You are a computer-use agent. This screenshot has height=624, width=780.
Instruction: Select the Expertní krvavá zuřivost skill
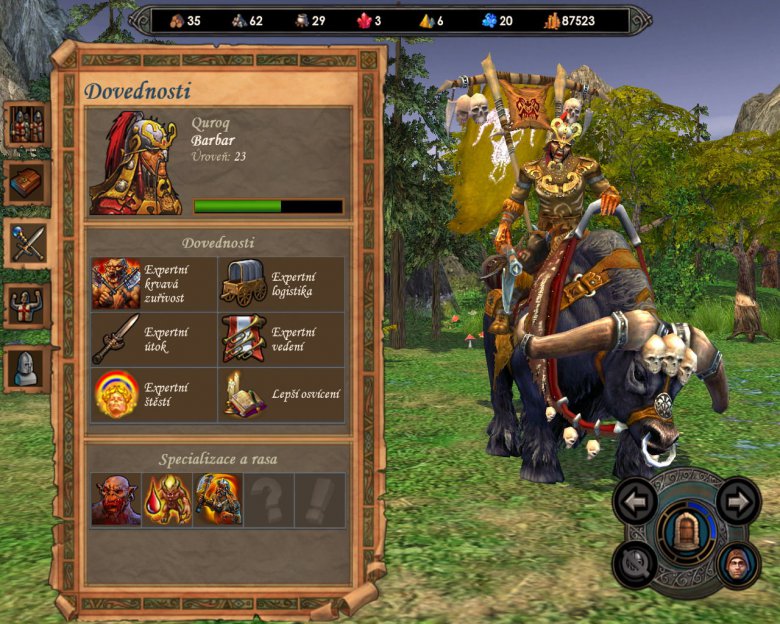pyautogui.click(x=117, y=283)
